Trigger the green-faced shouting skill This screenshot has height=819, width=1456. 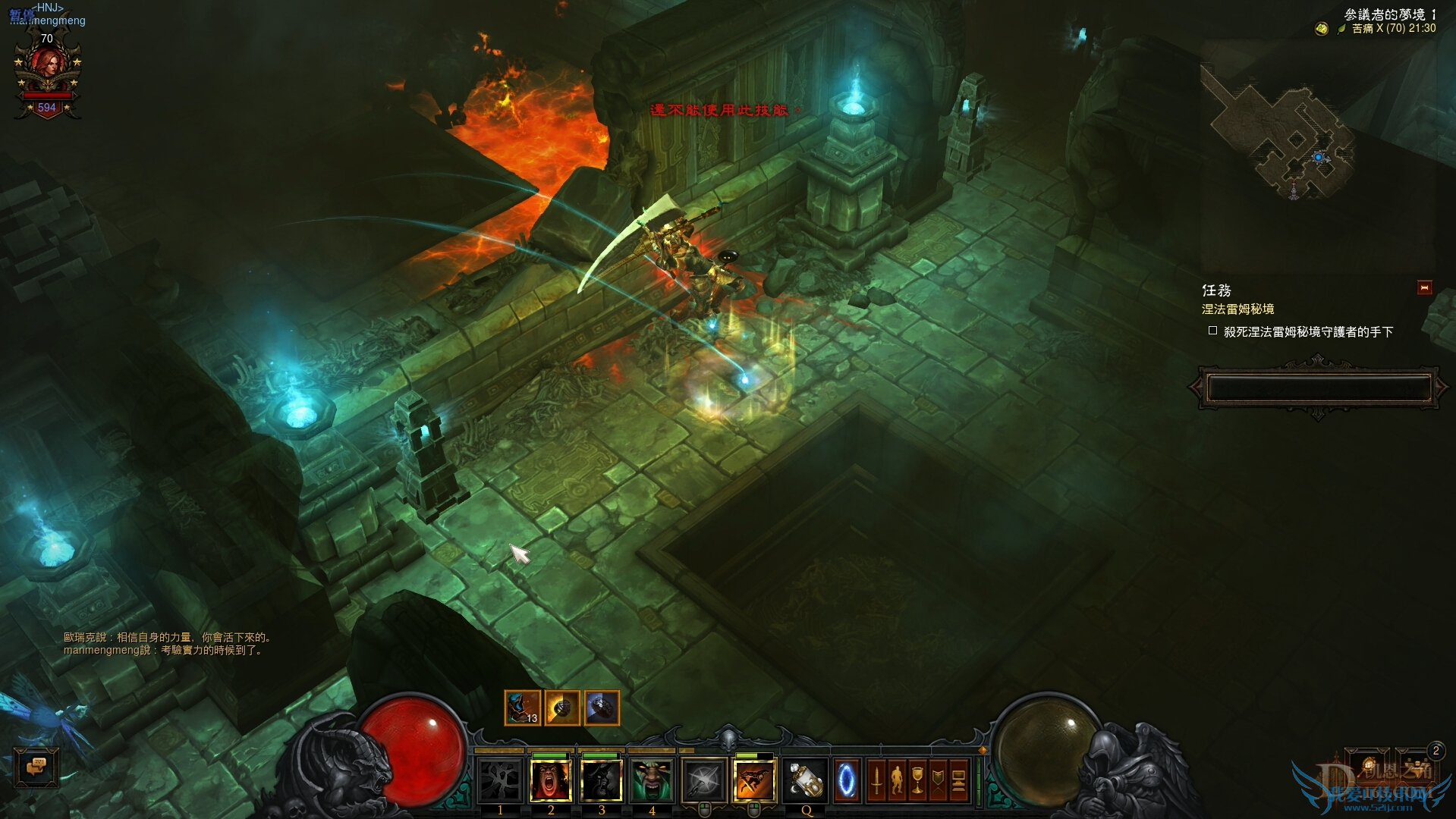[x=652, y=780]
